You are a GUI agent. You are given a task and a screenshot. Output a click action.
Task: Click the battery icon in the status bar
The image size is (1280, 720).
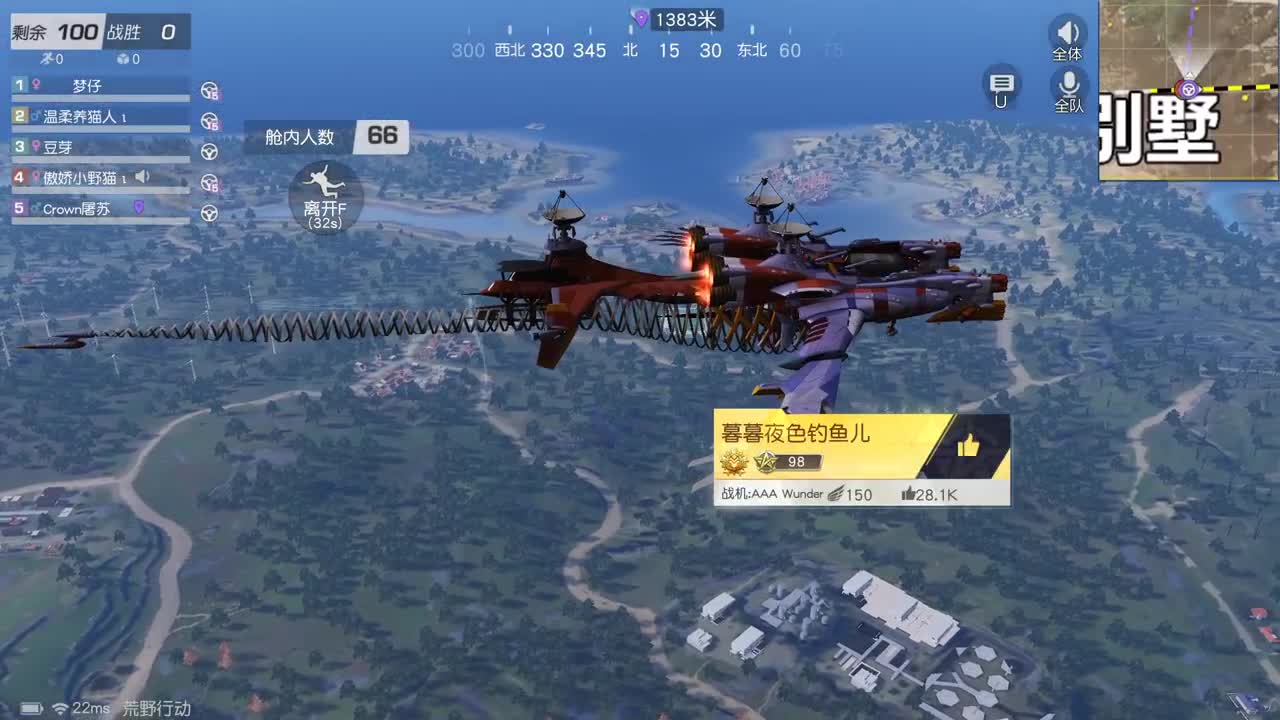pos(30,706)
